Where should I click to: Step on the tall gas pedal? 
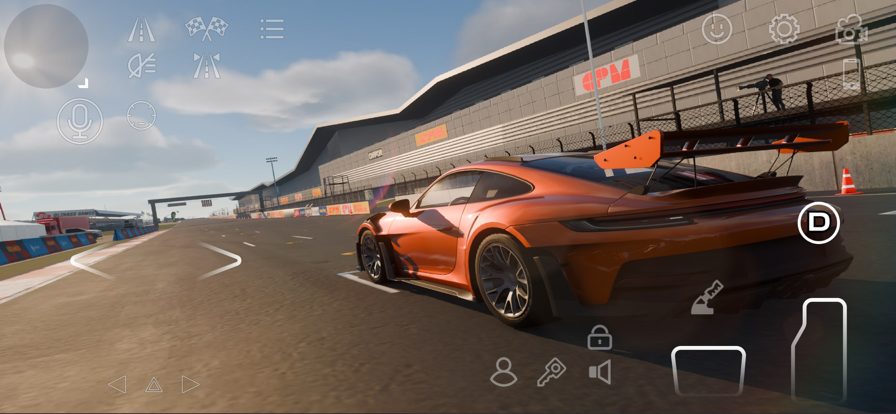click(x=819, y=350)
